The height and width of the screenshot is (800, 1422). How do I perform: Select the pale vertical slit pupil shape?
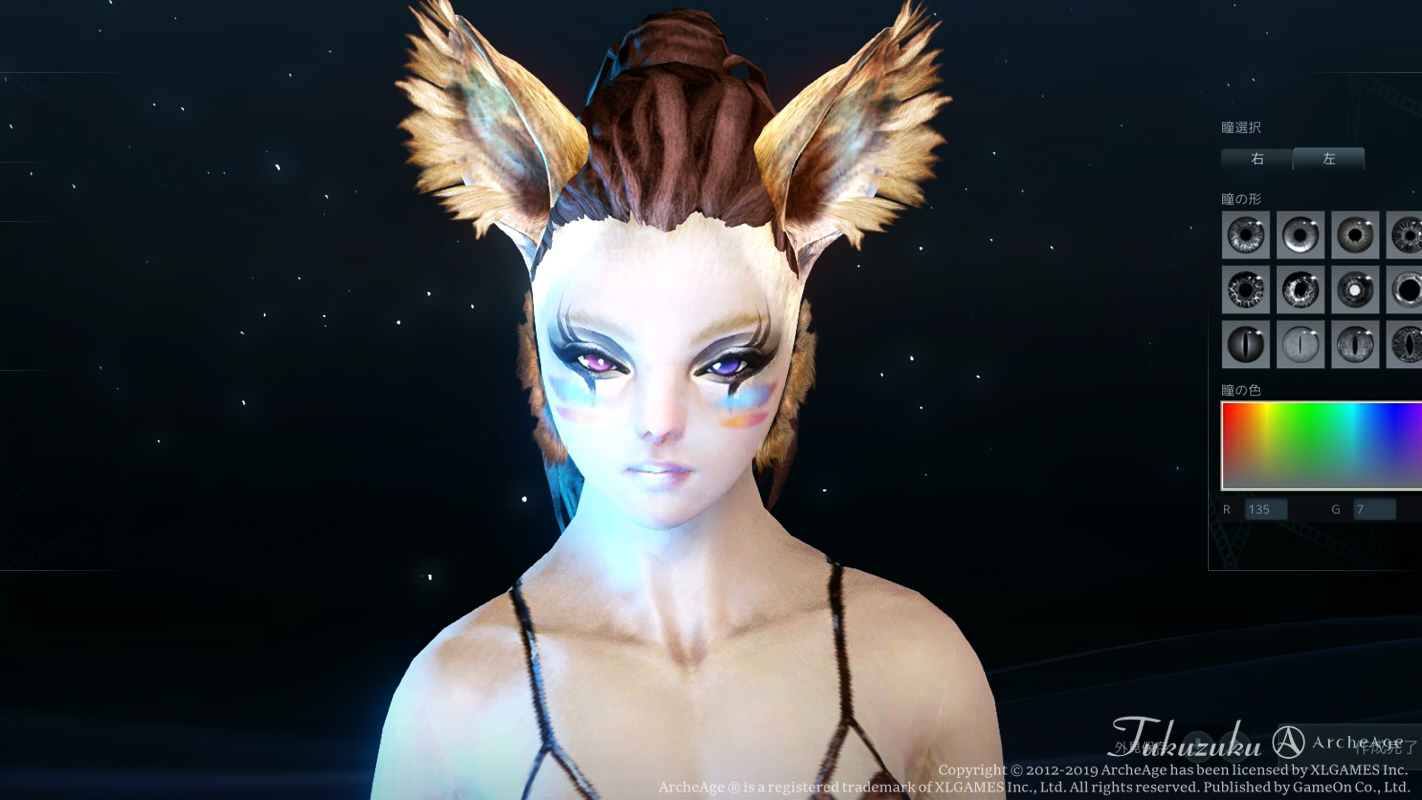[x=1300, y=343]
